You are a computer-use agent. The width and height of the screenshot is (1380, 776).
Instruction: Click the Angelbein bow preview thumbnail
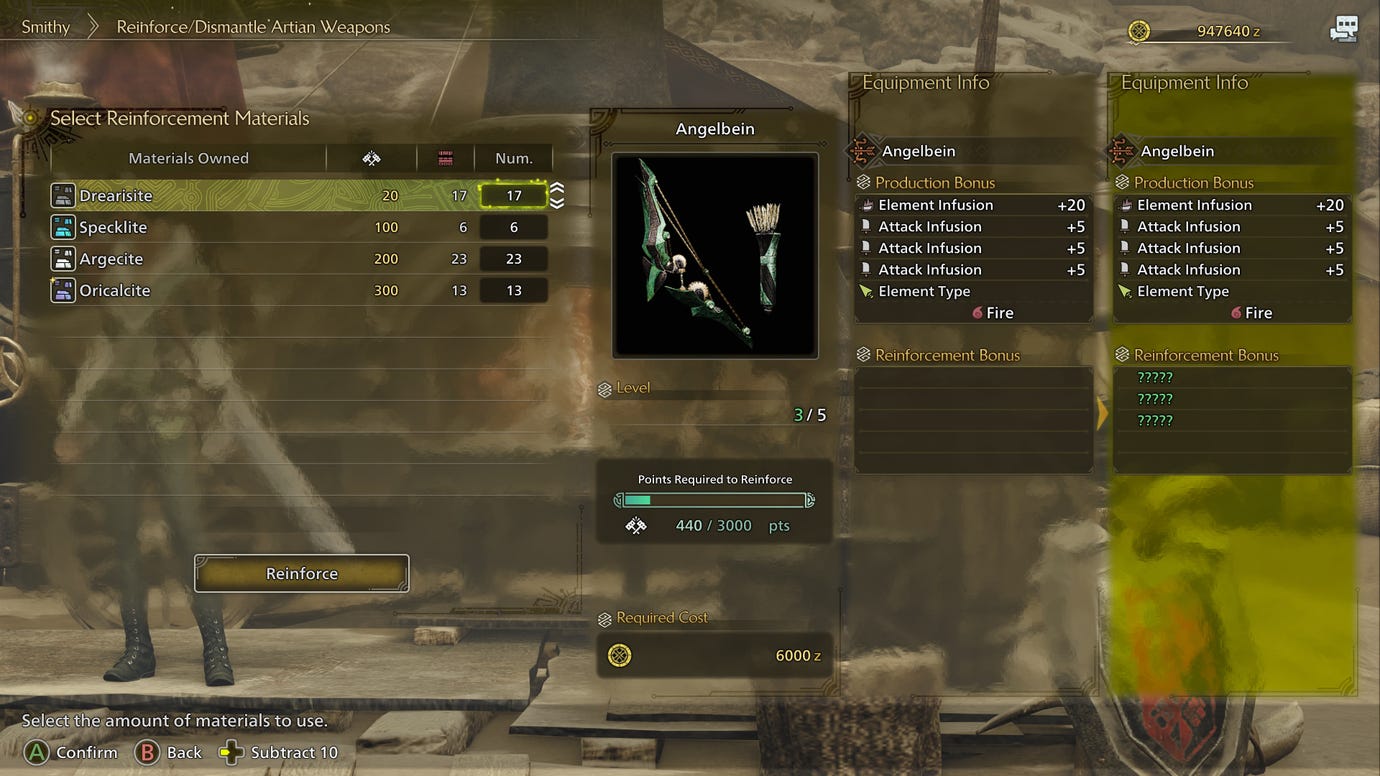pos(714,253)
